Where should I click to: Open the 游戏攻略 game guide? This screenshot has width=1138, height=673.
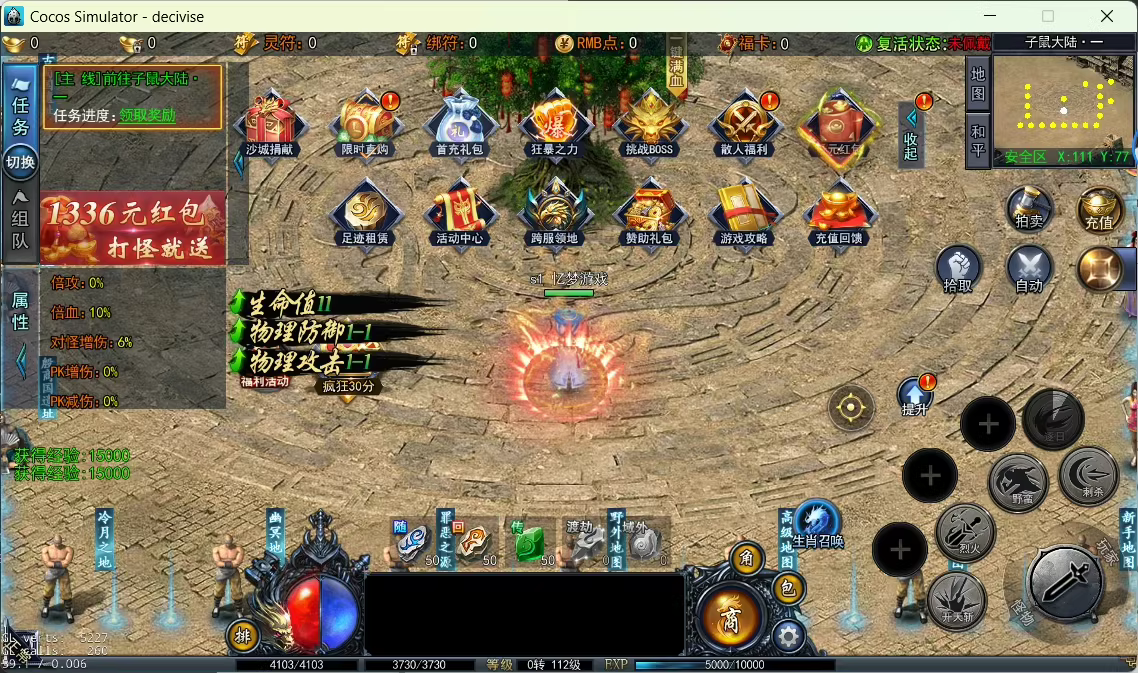(x=744, y=213)
